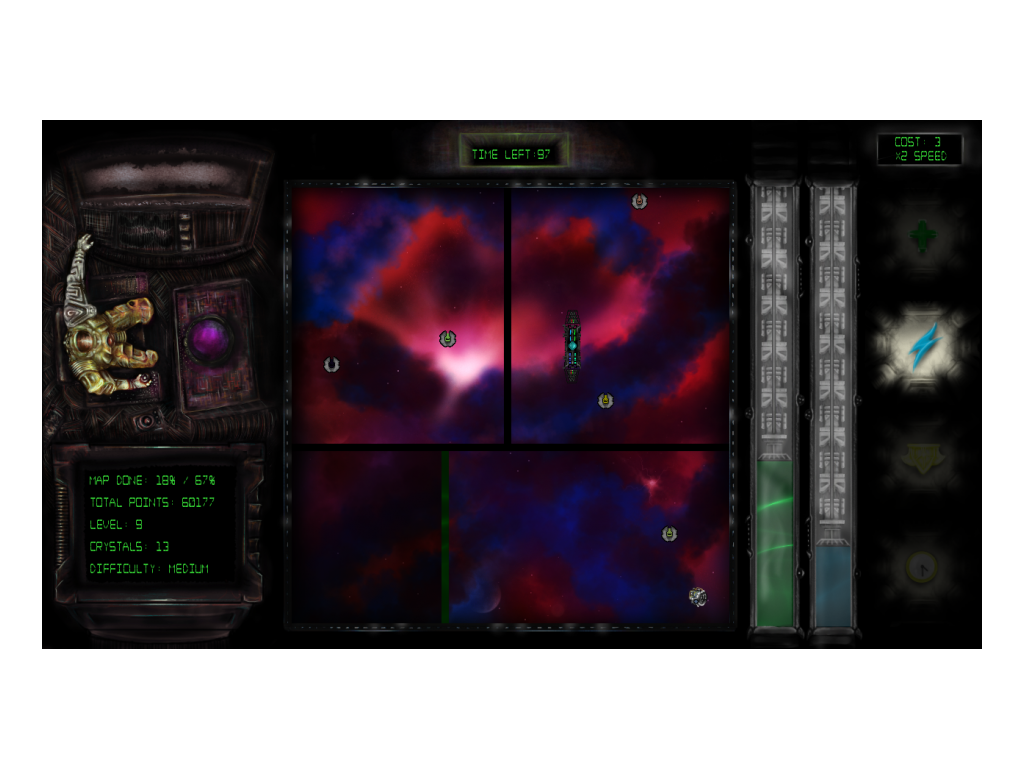Select the yellow shield power-up
This screenshot has height=768, width=1024.
coord(922,459)
